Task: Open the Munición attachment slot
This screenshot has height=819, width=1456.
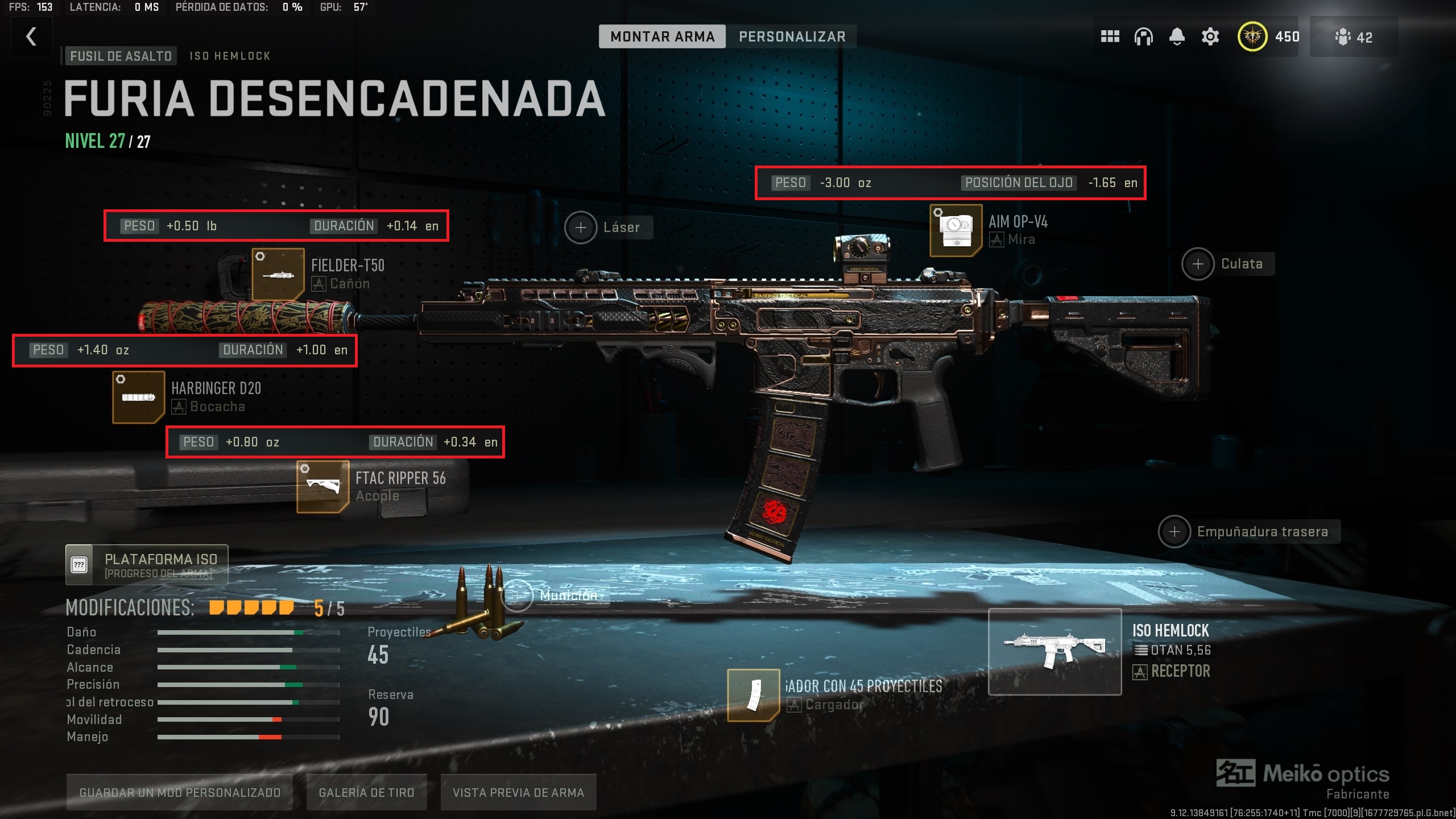Action: pos(518,595)
